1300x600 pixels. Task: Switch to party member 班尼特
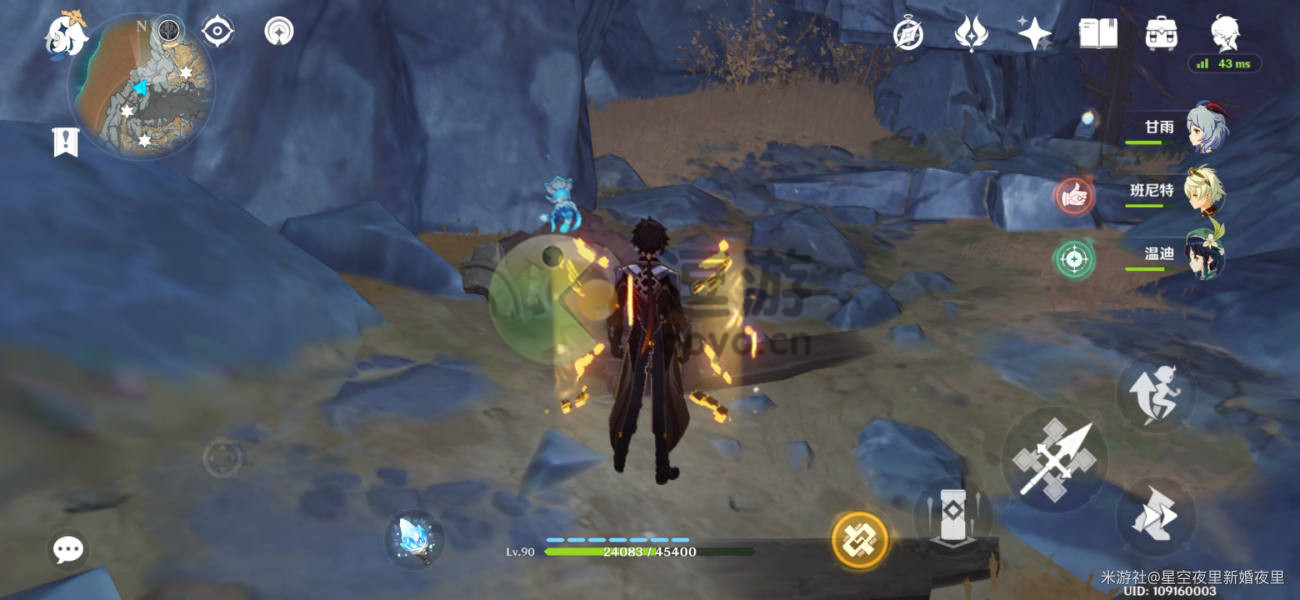point(1204,190)
